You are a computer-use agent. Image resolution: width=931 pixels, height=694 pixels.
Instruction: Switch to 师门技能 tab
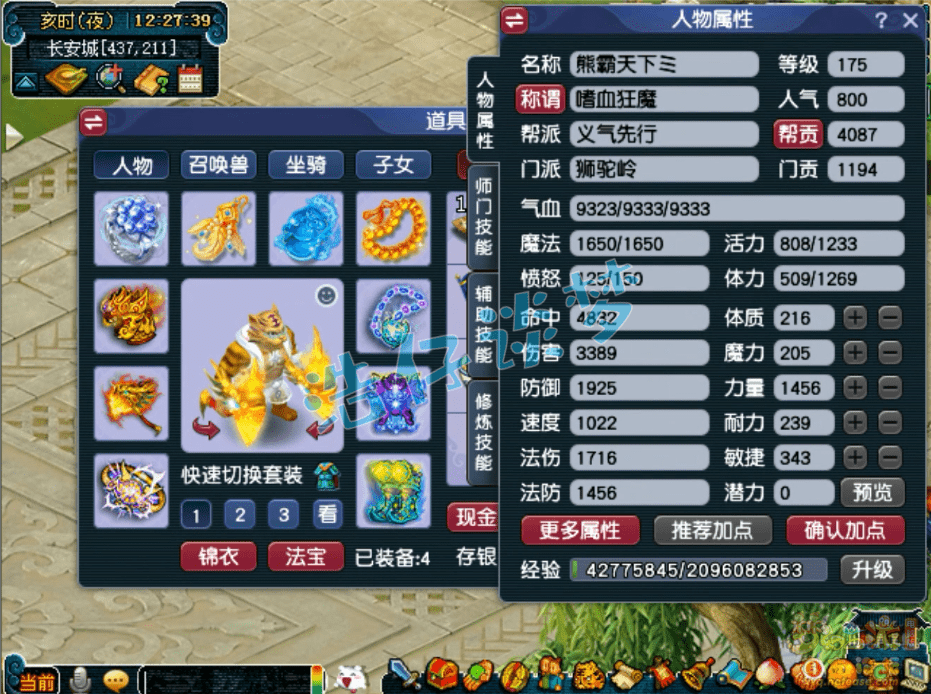[x=484, y=214]
